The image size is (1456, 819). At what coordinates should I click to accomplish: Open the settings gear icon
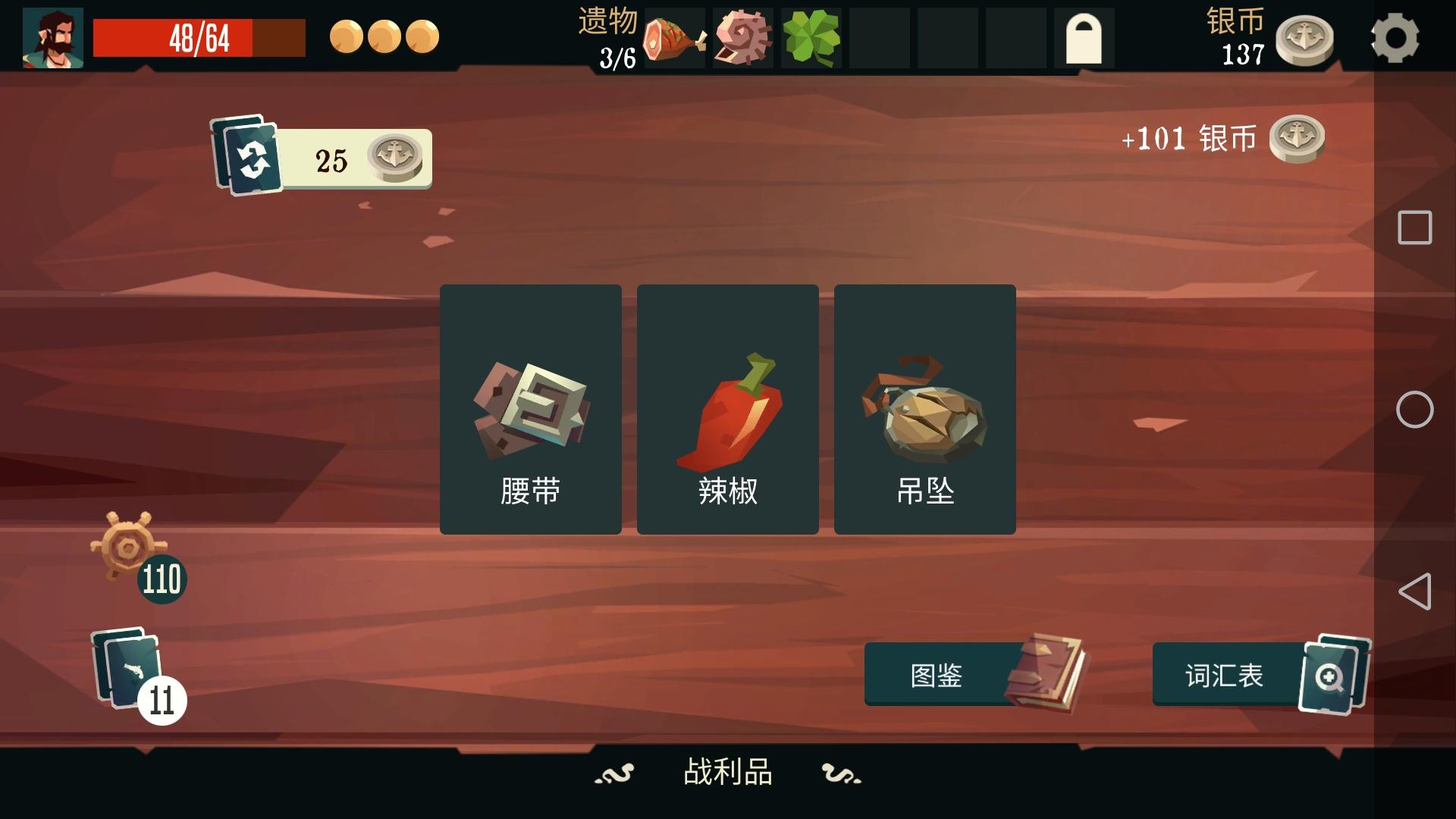tap(1398, 38)
